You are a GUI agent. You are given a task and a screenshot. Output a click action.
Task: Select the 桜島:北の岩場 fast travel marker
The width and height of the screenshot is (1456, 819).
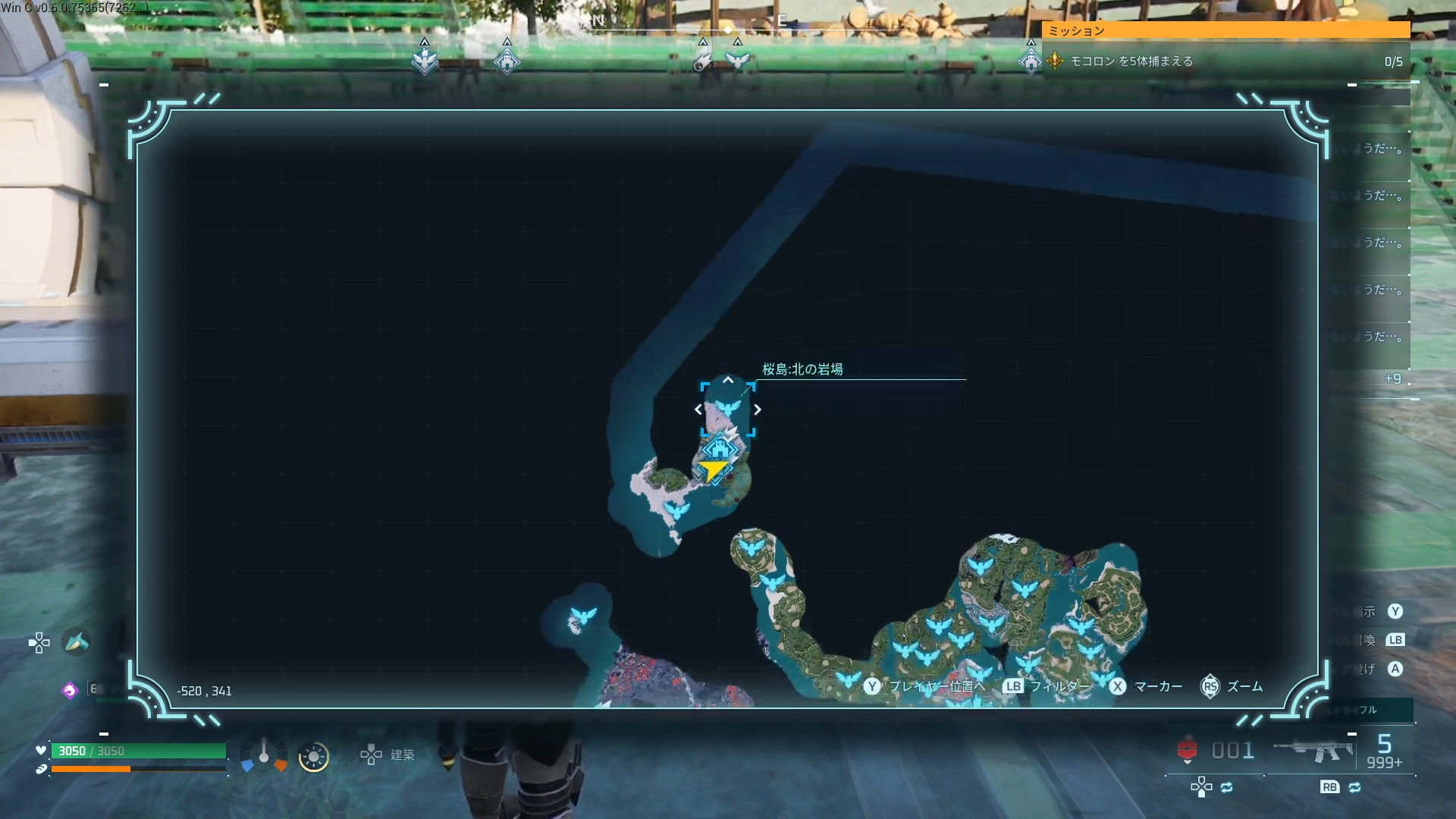coord(727,409)
